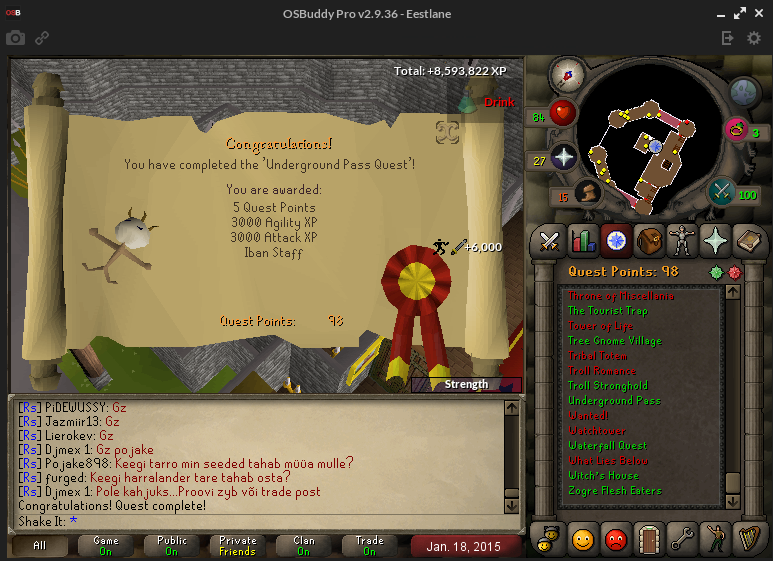Show the Worn Equipment tab
Viewport: 773px width, 561px height.
tap(682, 241)
